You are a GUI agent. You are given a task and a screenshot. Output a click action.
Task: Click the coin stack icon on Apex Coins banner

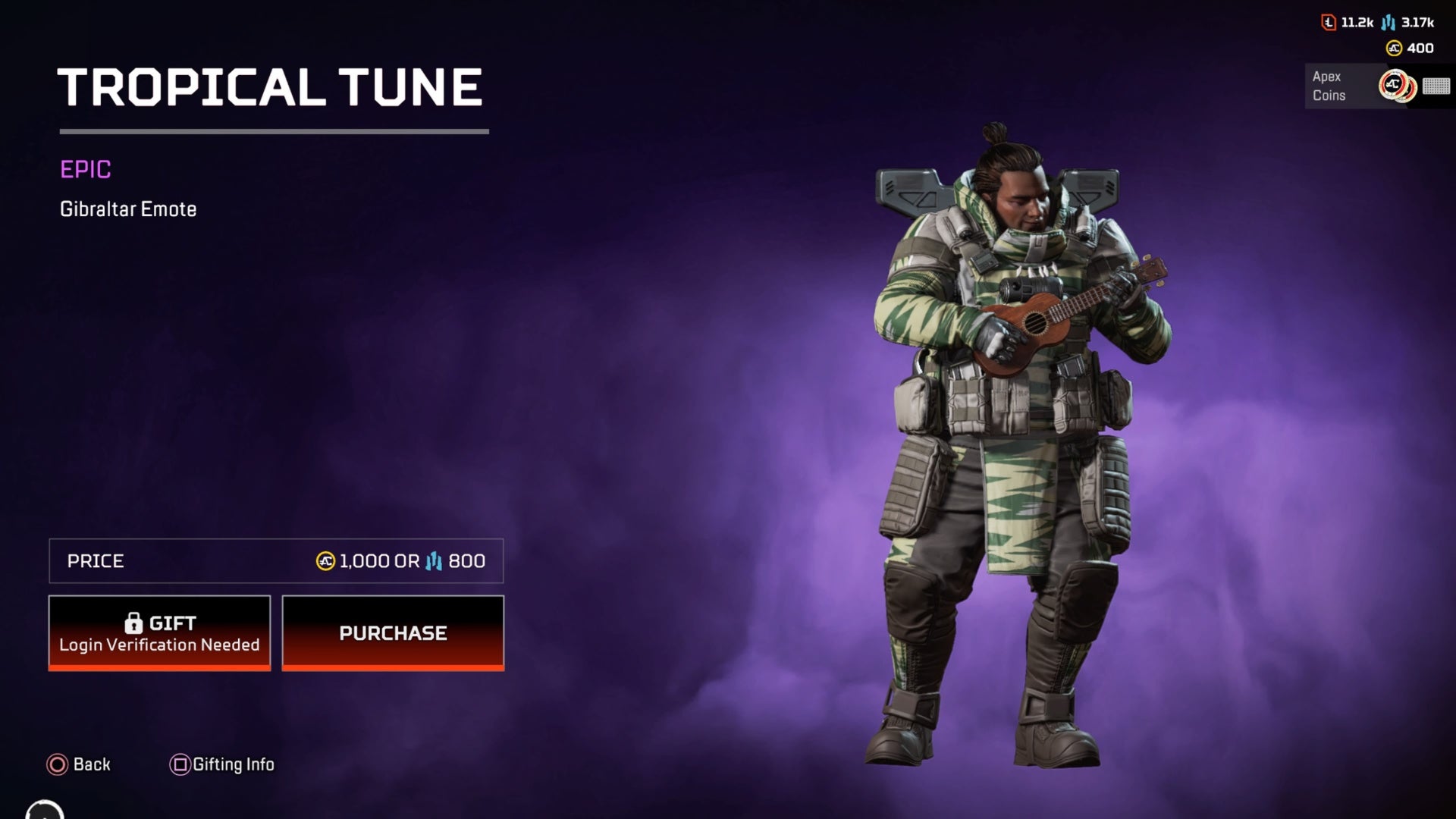1398,86
